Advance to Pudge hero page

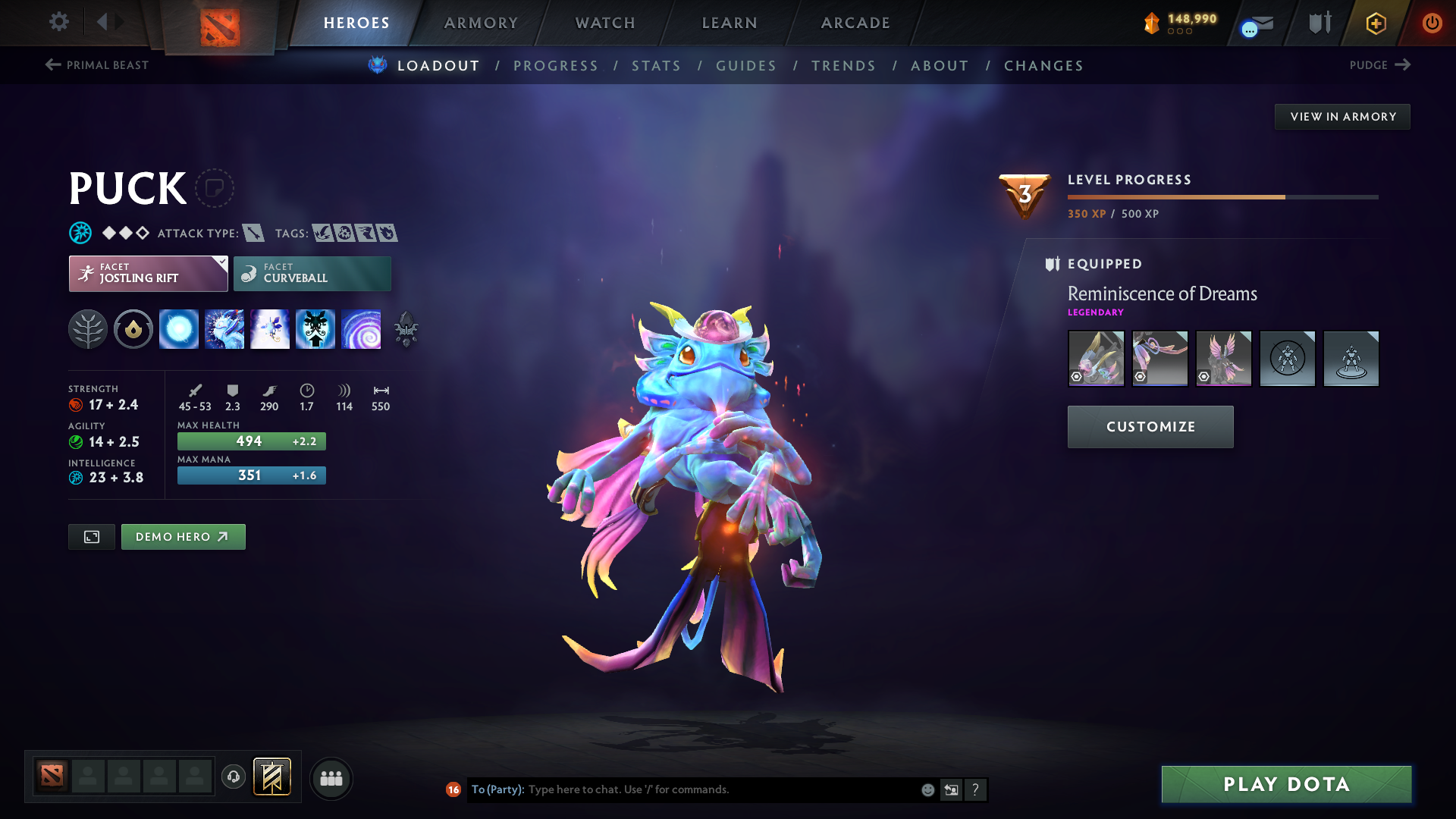1379,65
